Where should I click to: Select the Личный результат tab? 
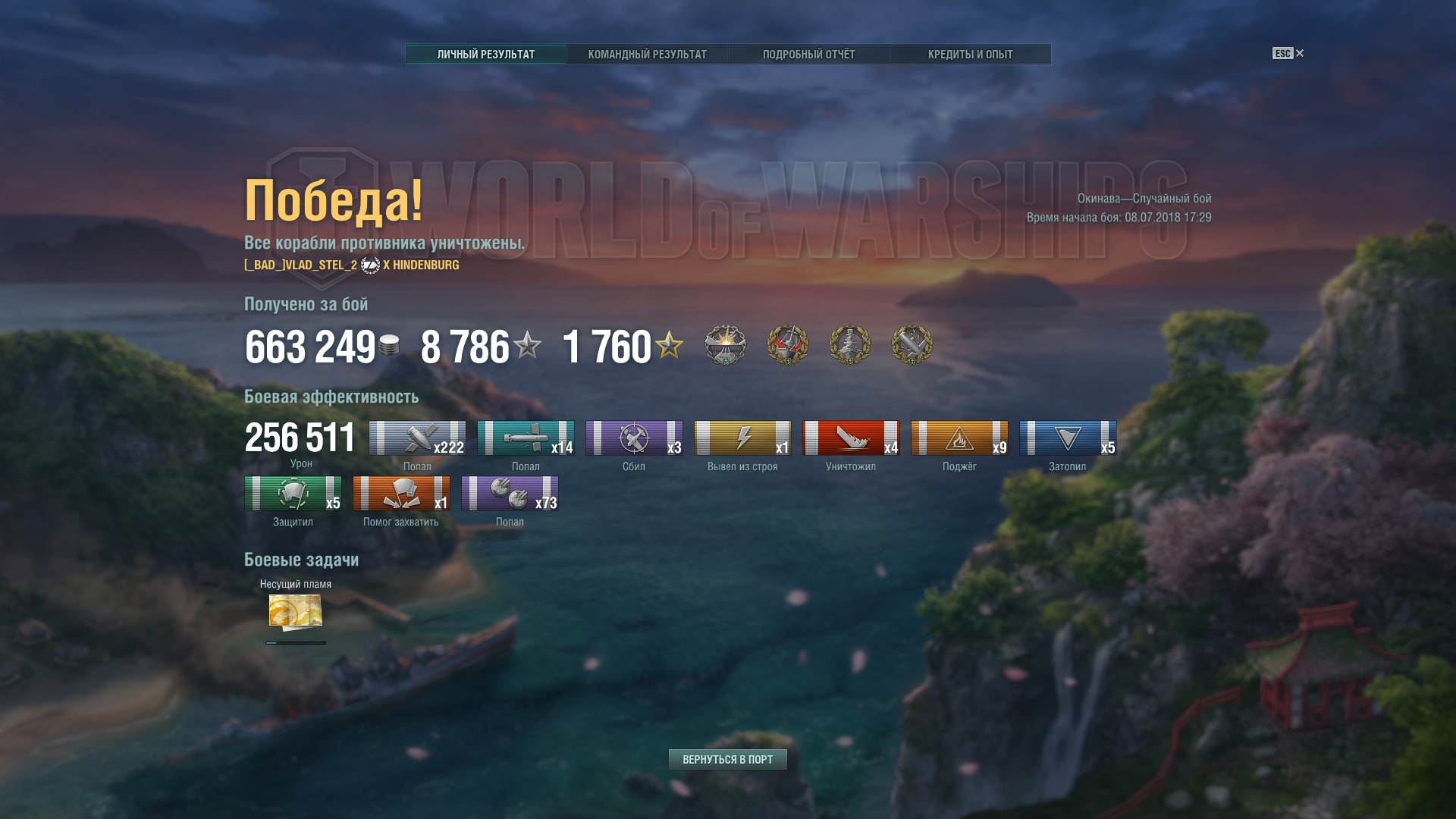tap(485, 55)
